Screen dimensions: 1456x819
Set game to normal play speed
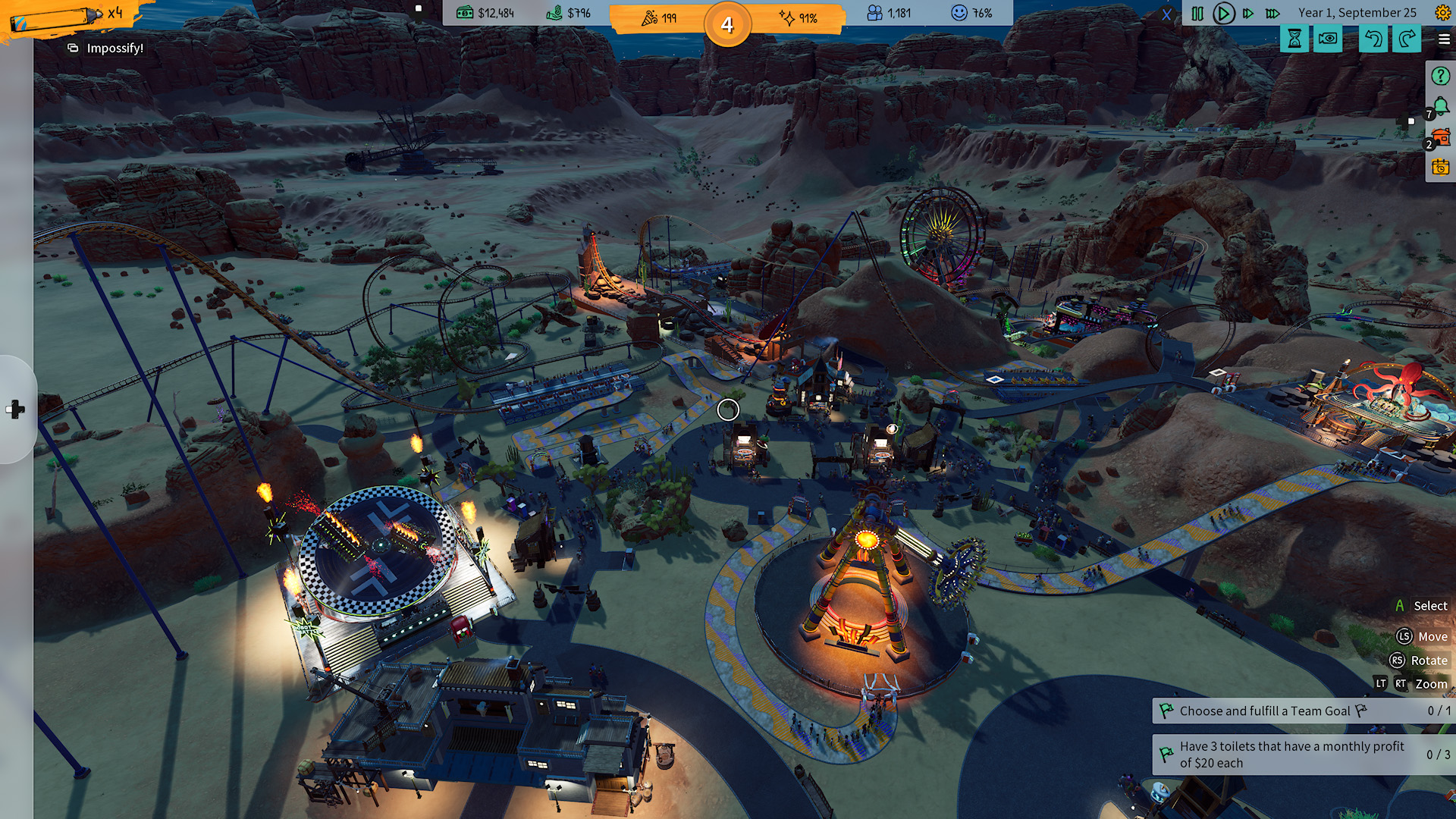[1223, 14]
